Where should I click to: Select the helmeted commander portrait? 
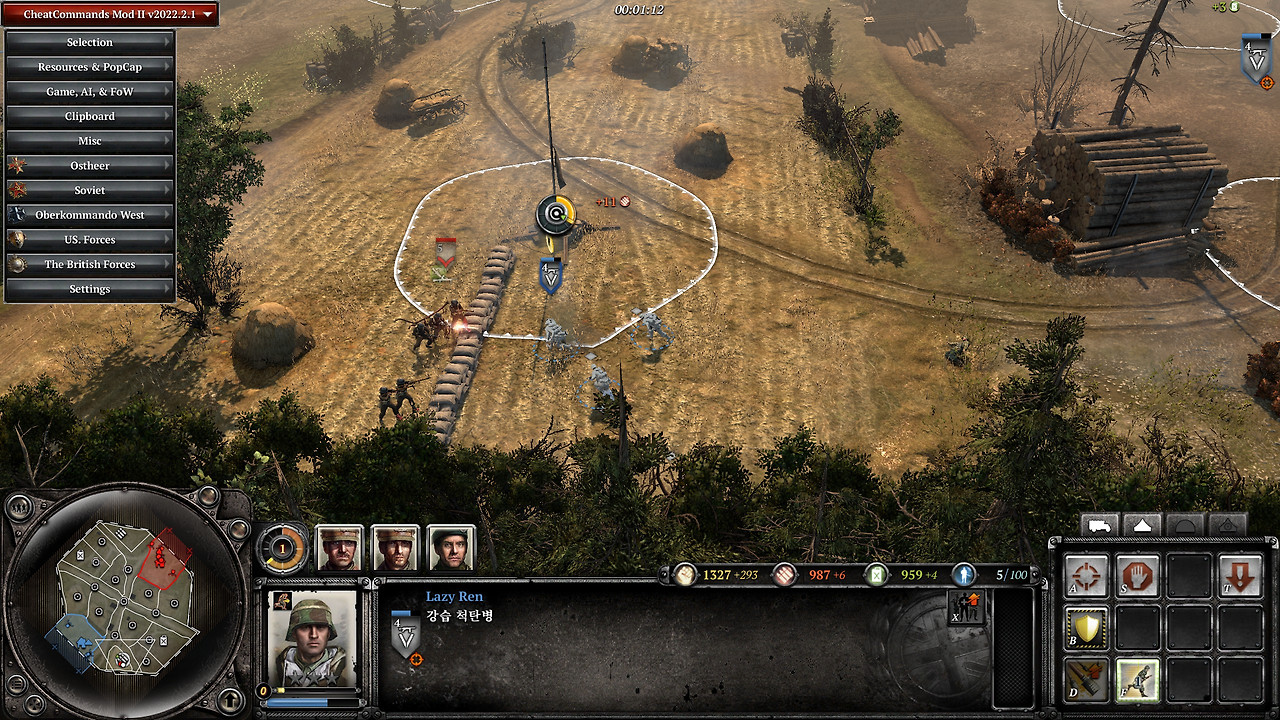click(449, 548)
